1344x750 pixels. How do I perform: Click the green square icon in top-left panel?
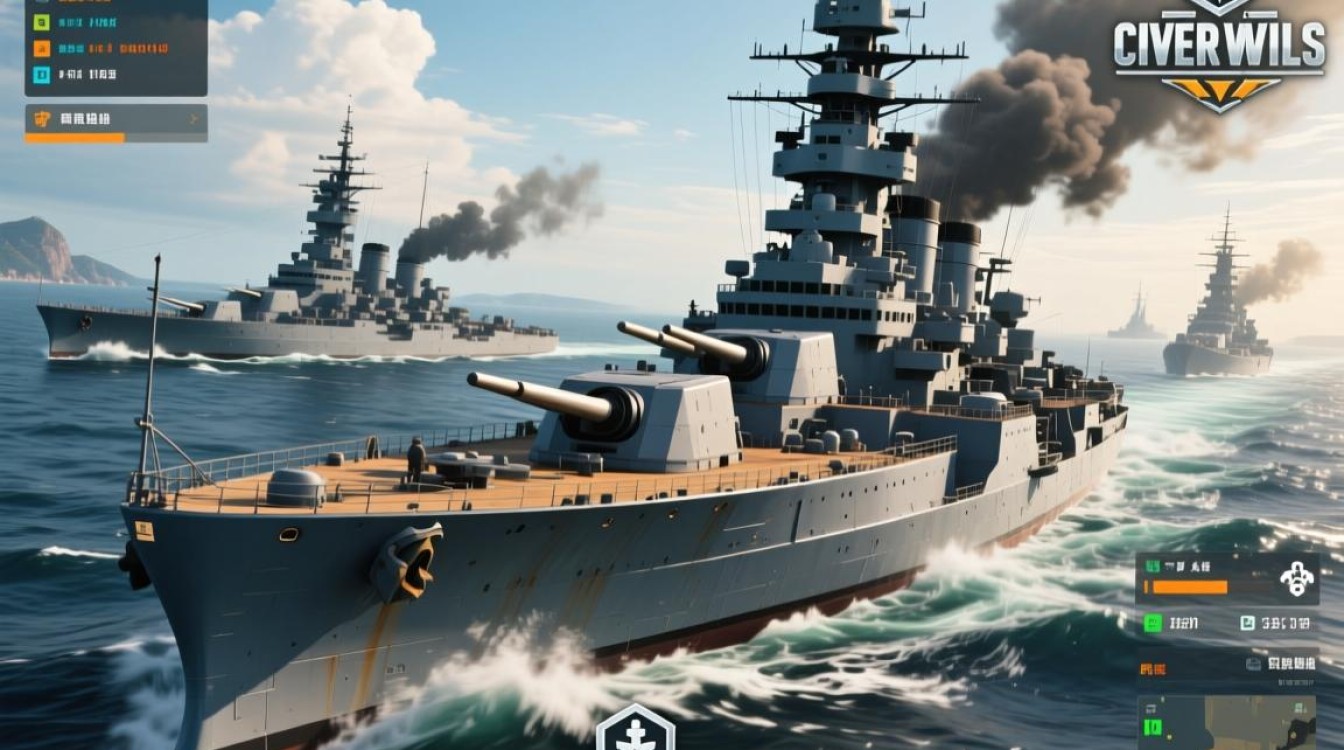(42, 22)
